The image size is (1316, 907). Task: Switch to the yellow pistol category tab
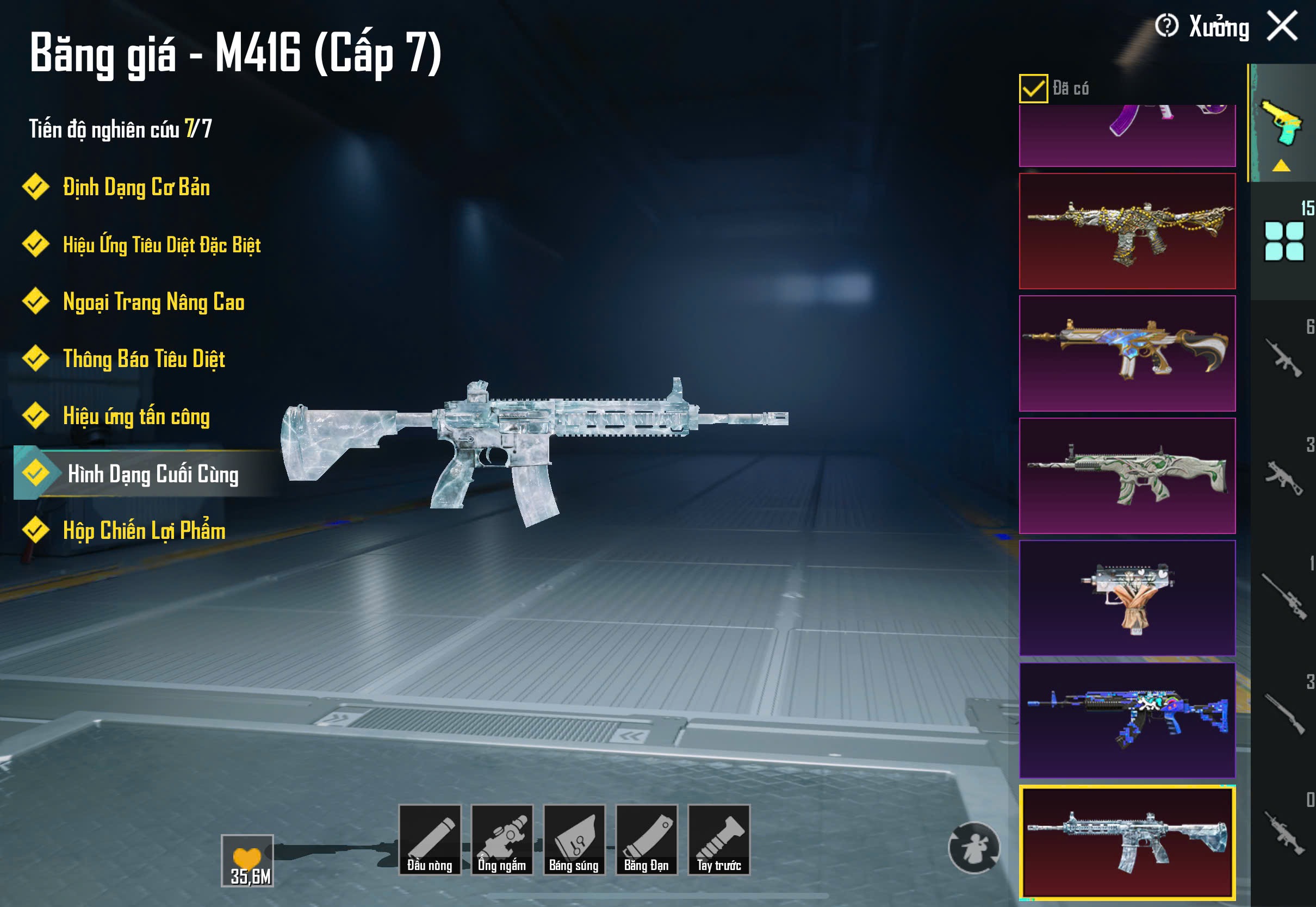point(1282,123)
